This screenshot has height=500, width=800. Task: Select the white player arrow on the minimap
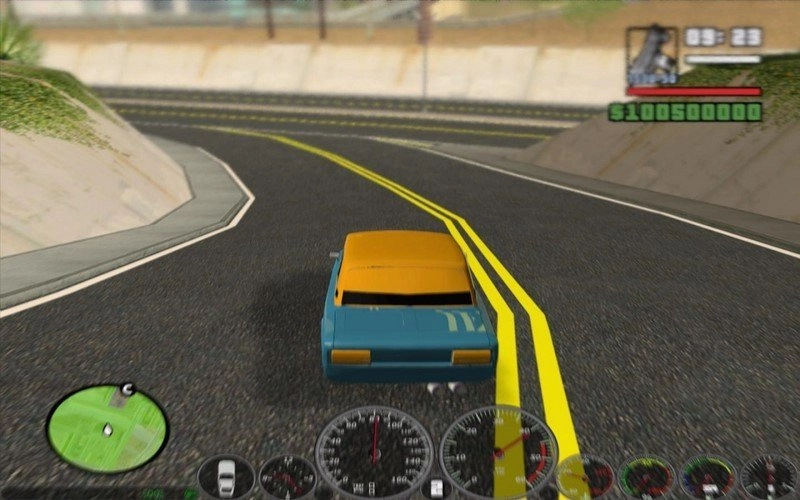(x=107, y=430)
